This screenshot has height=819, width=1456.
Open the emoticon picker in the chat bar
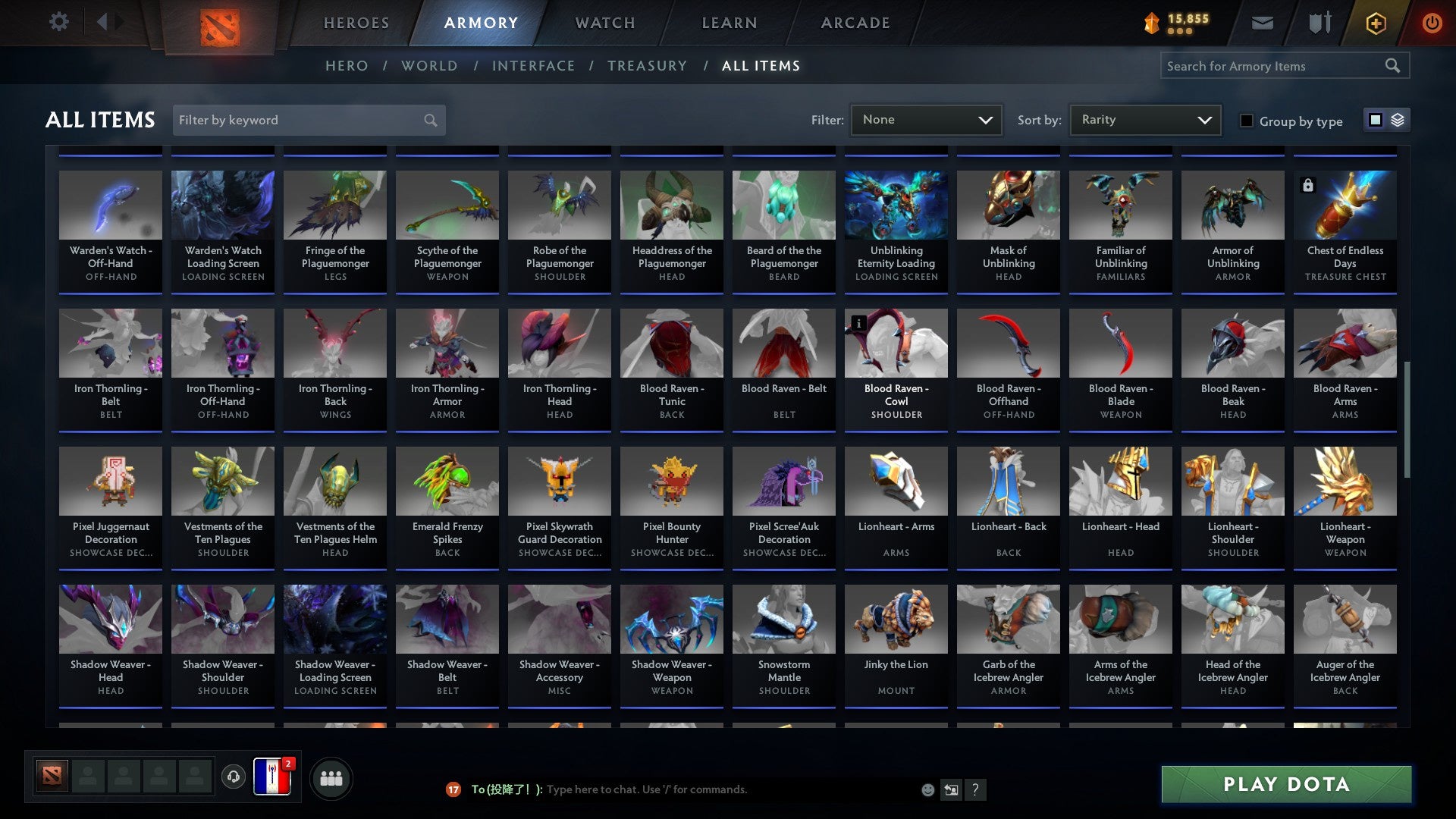coord(927,789)
